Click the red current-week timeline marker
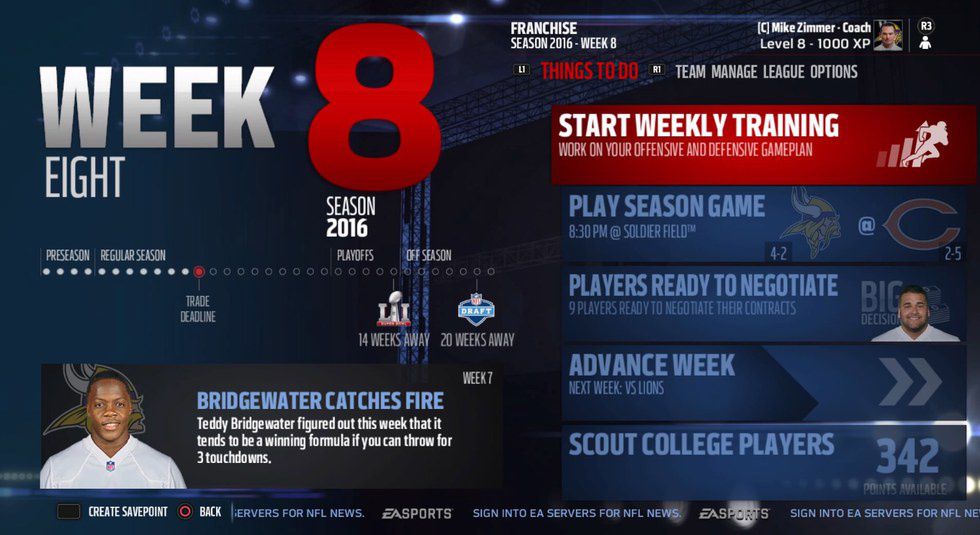Image resolution: width=980 pixels, height=535 pixels. [x=199, y=271]
